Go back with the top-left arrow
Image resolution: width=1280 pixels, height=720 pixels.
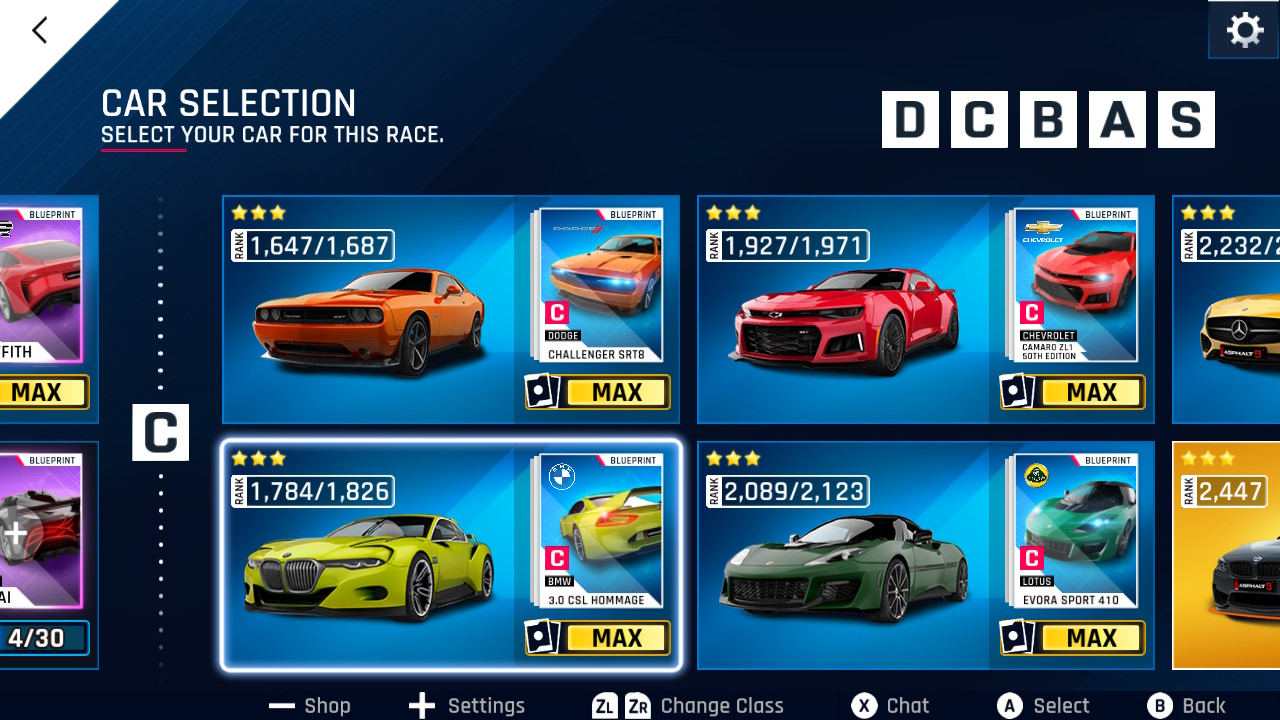coord(40,31)
